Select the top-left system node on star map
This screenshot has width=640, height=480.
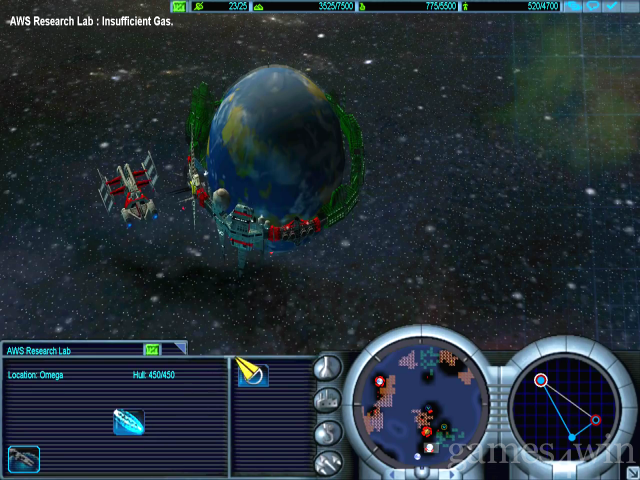coord(541,380)
